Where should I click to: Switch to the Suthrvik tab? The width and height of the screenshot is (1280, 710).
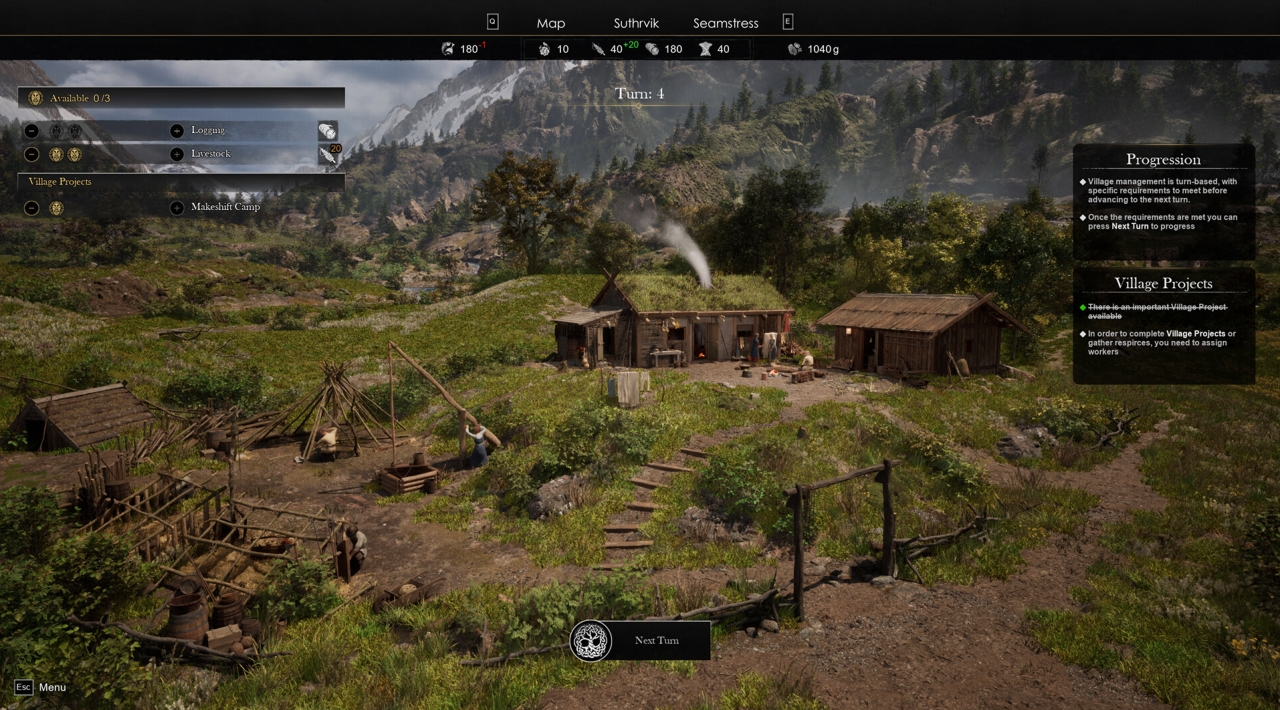coord(636,23)
